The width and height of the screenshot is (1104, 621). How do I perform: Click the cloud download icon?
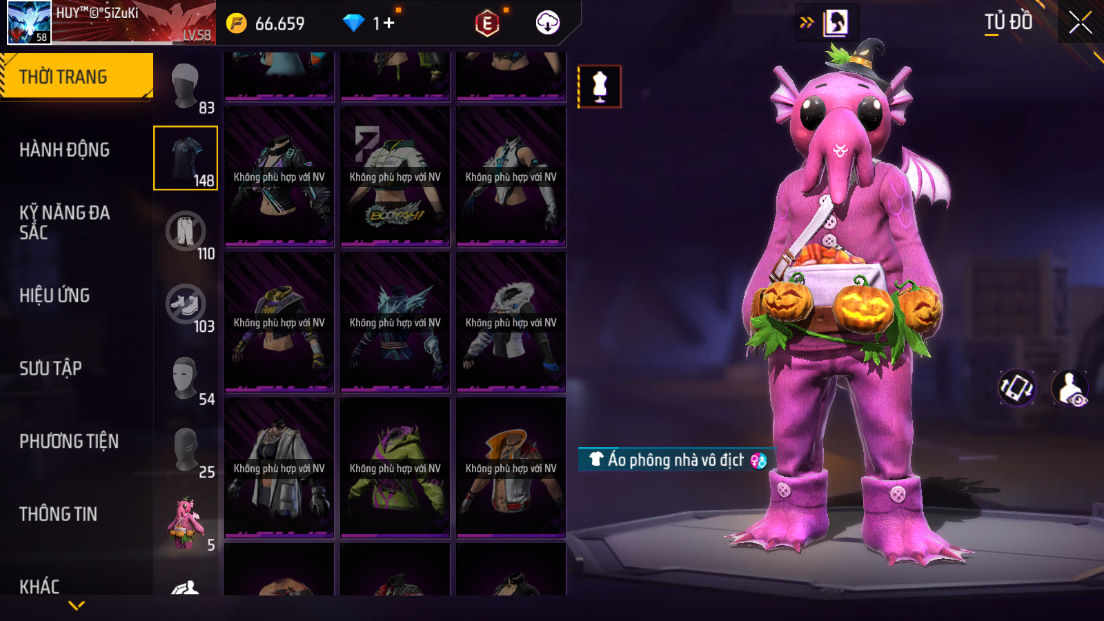click(x=548, y=23)
